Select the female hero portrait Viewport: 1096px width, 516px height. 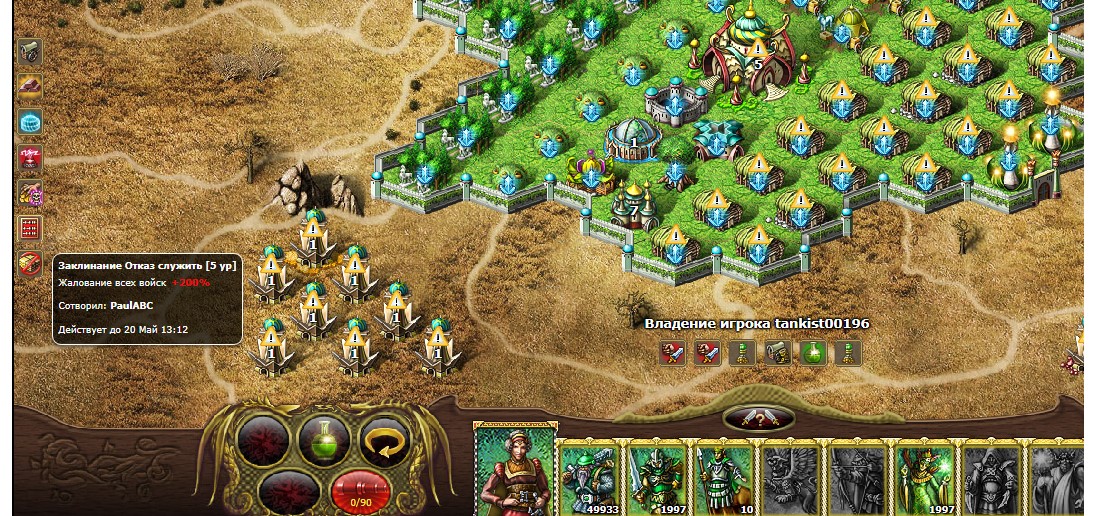(x=514, y=472)
